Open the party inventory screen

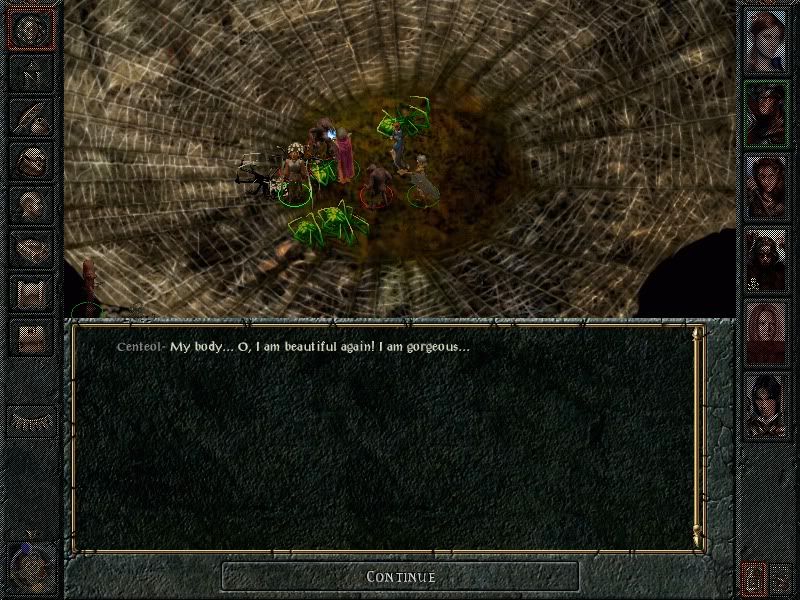(31, 160)
